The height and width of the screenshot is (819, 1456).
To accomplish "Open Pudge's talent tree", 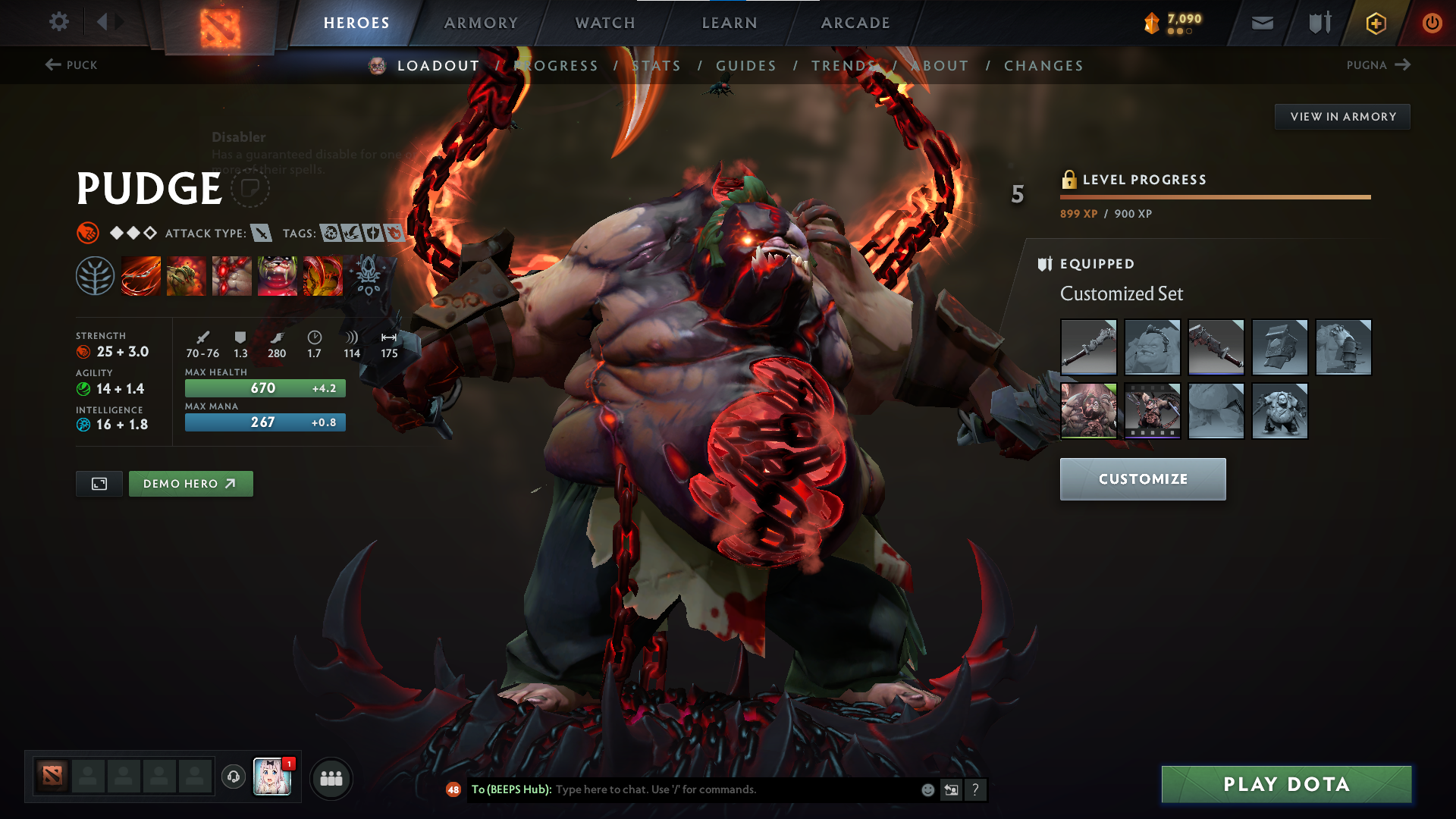I will click(x=97, y=275).
